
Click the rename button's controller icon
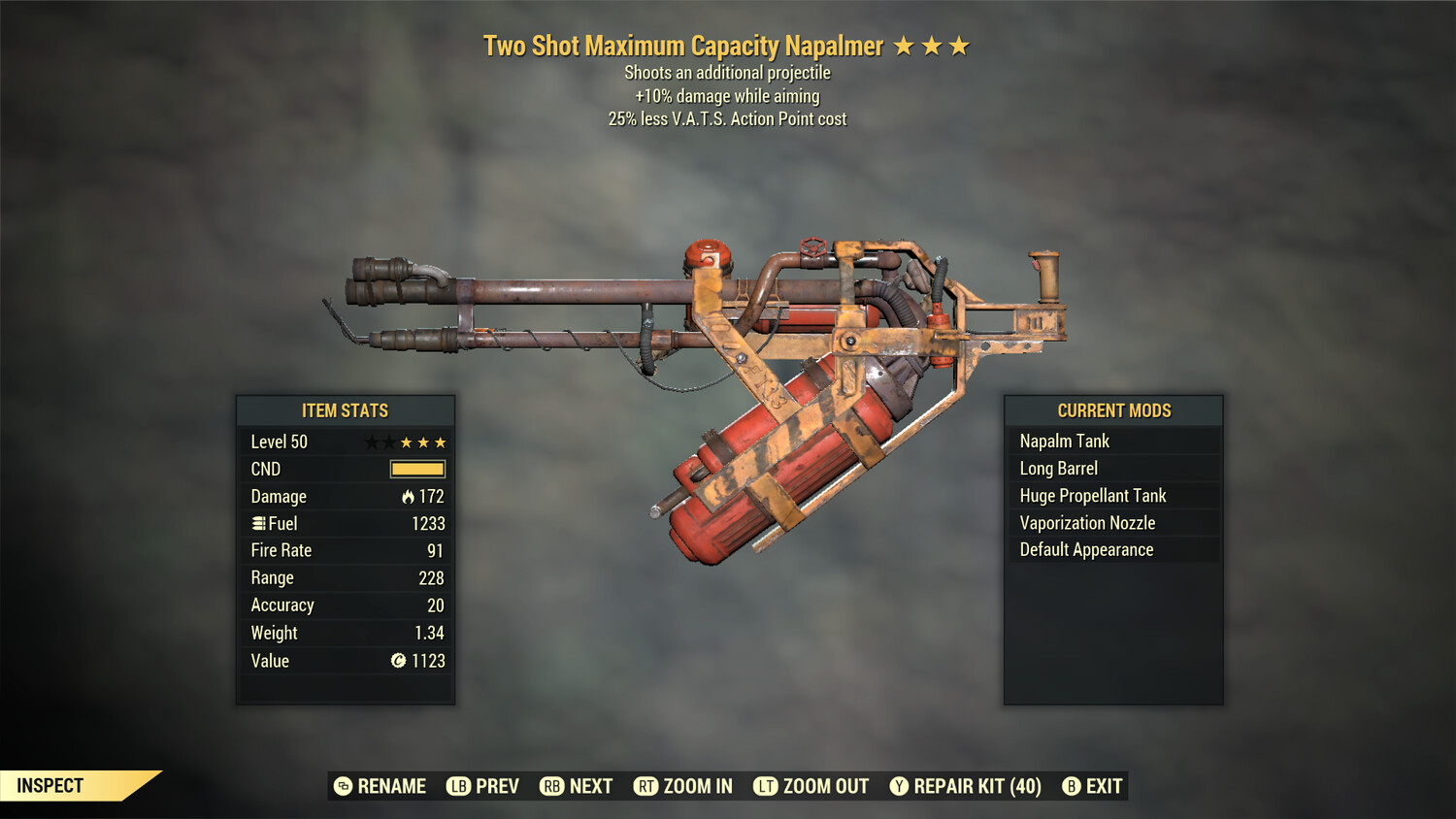coord(341,786)
